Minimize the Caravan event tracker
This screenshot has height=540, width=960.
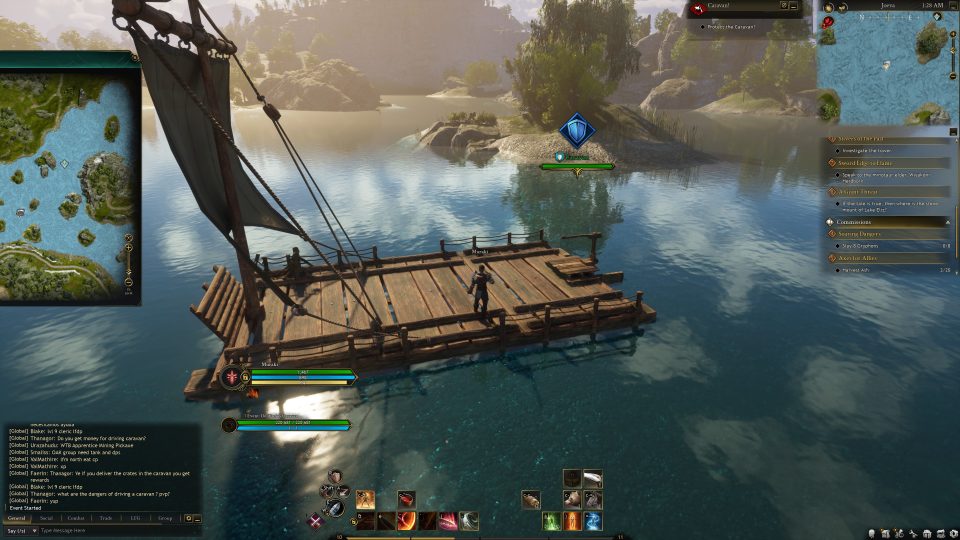[794, 6]
